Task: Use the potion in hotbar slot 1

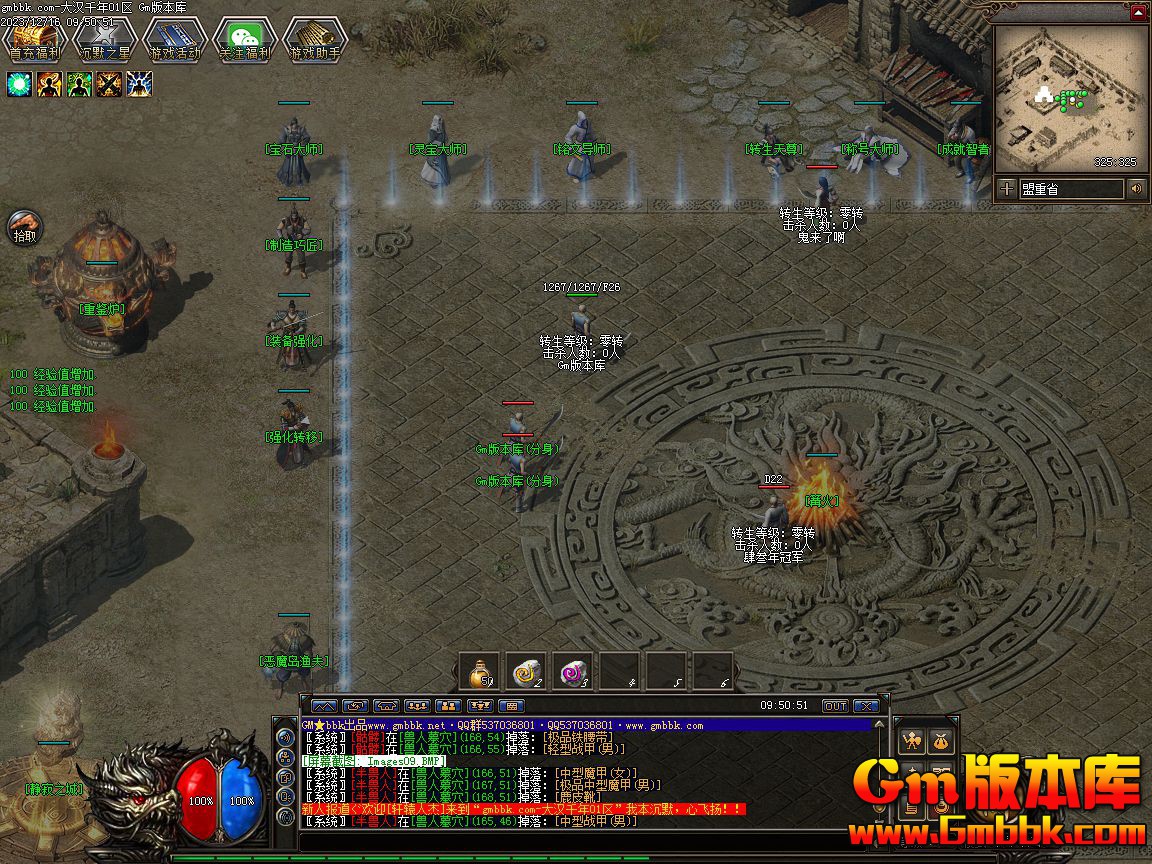Action: (481, 672)
